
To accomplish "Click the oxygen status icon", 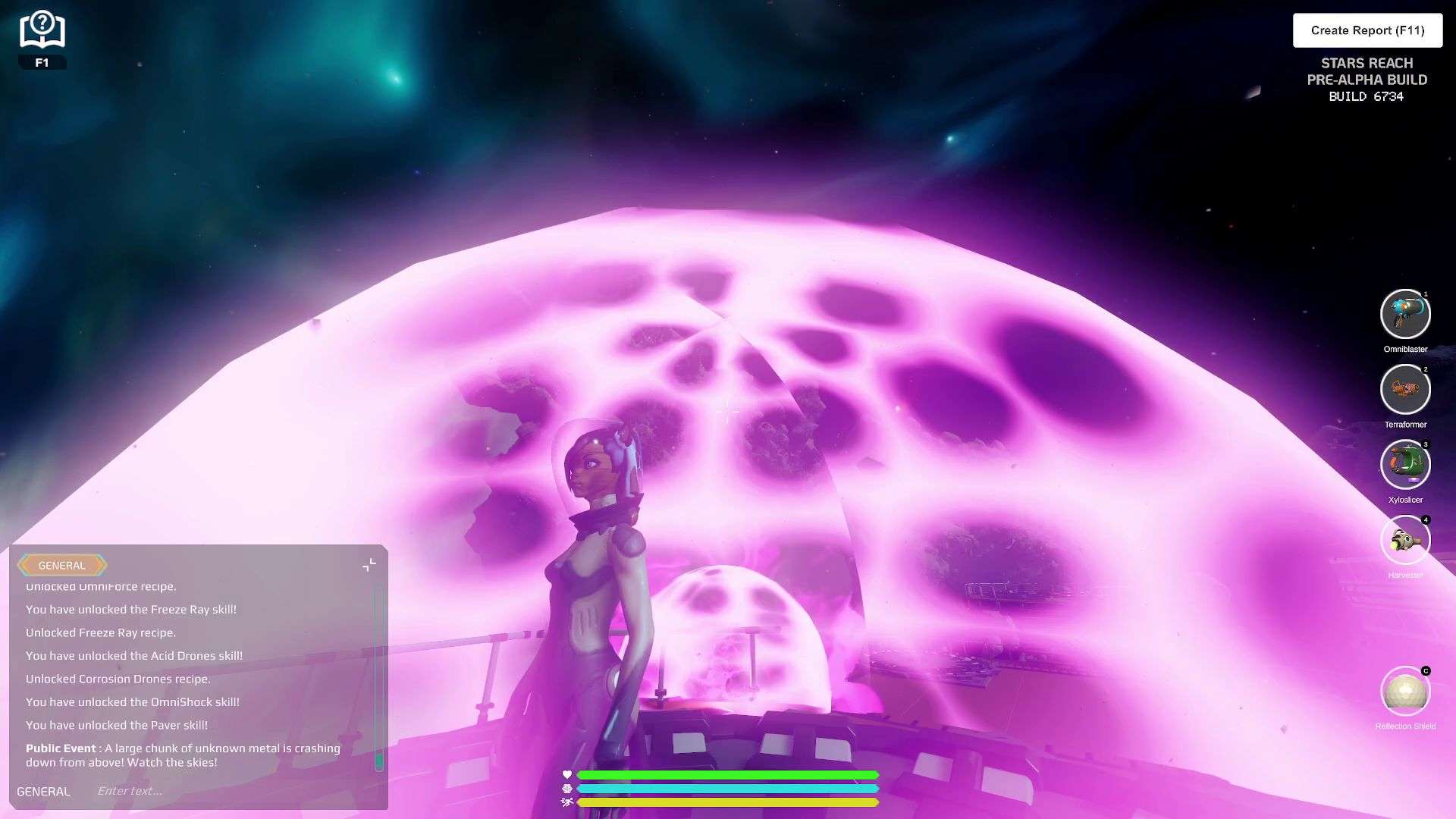I will [x=568, y=789].
